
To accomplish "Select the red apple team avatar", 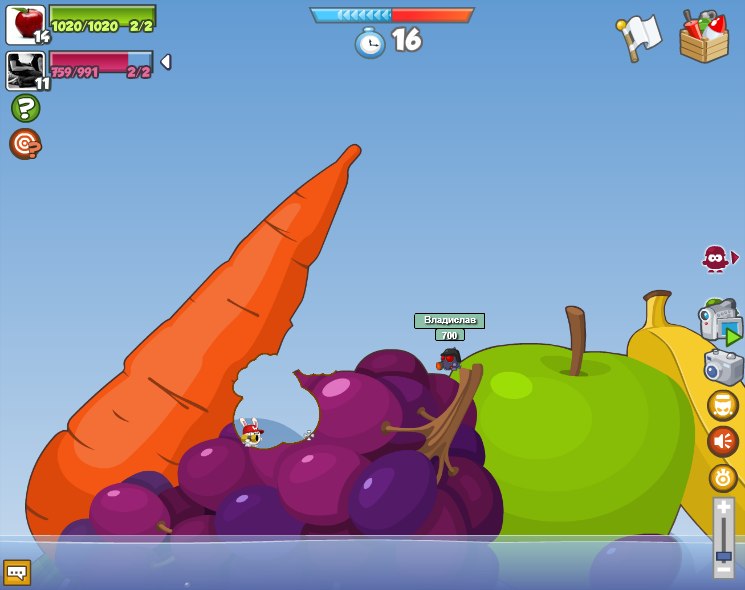I will (x=26, y=25).
